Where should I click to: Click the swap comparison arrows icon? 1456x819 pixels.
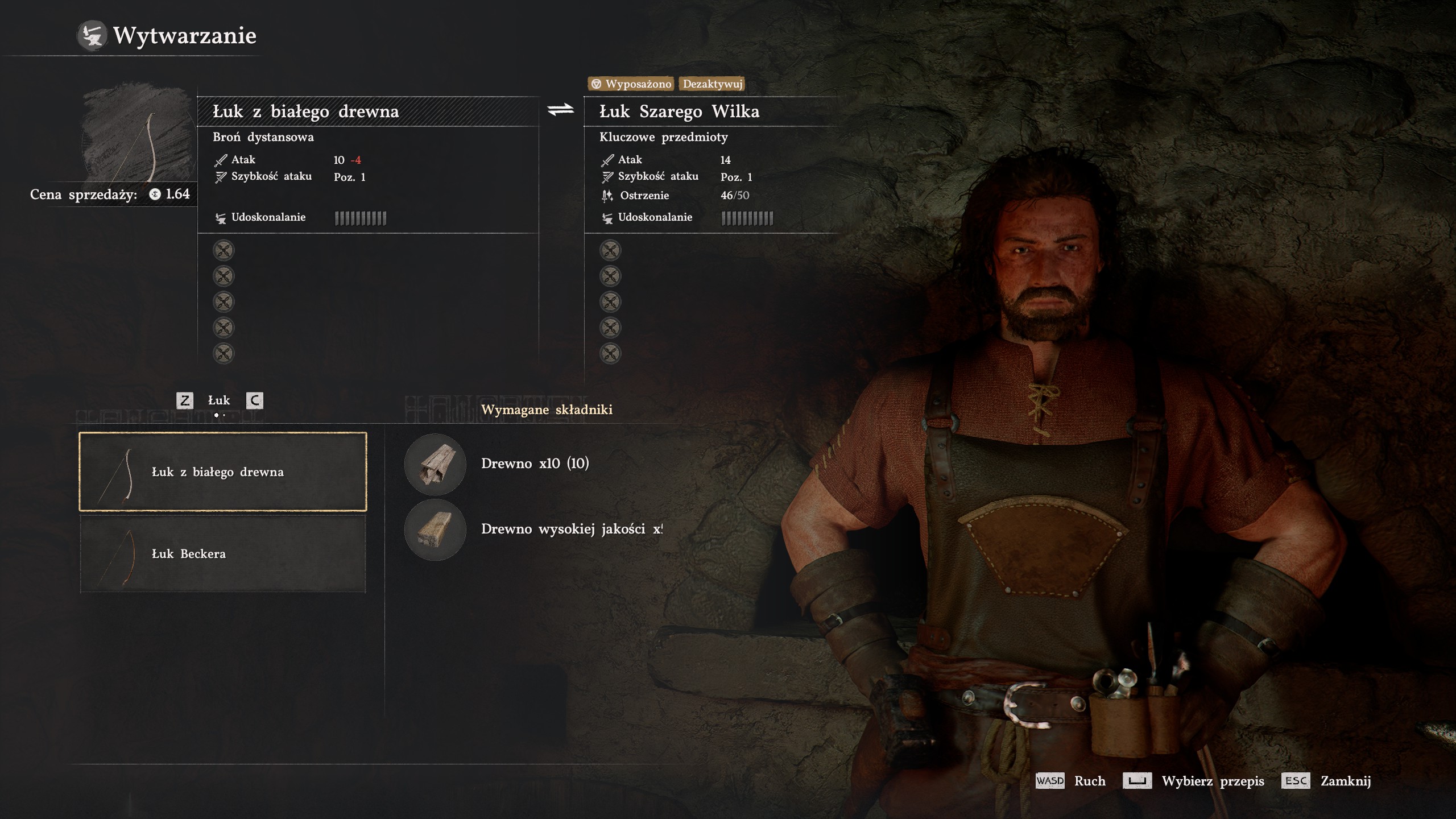click(561, 110)
